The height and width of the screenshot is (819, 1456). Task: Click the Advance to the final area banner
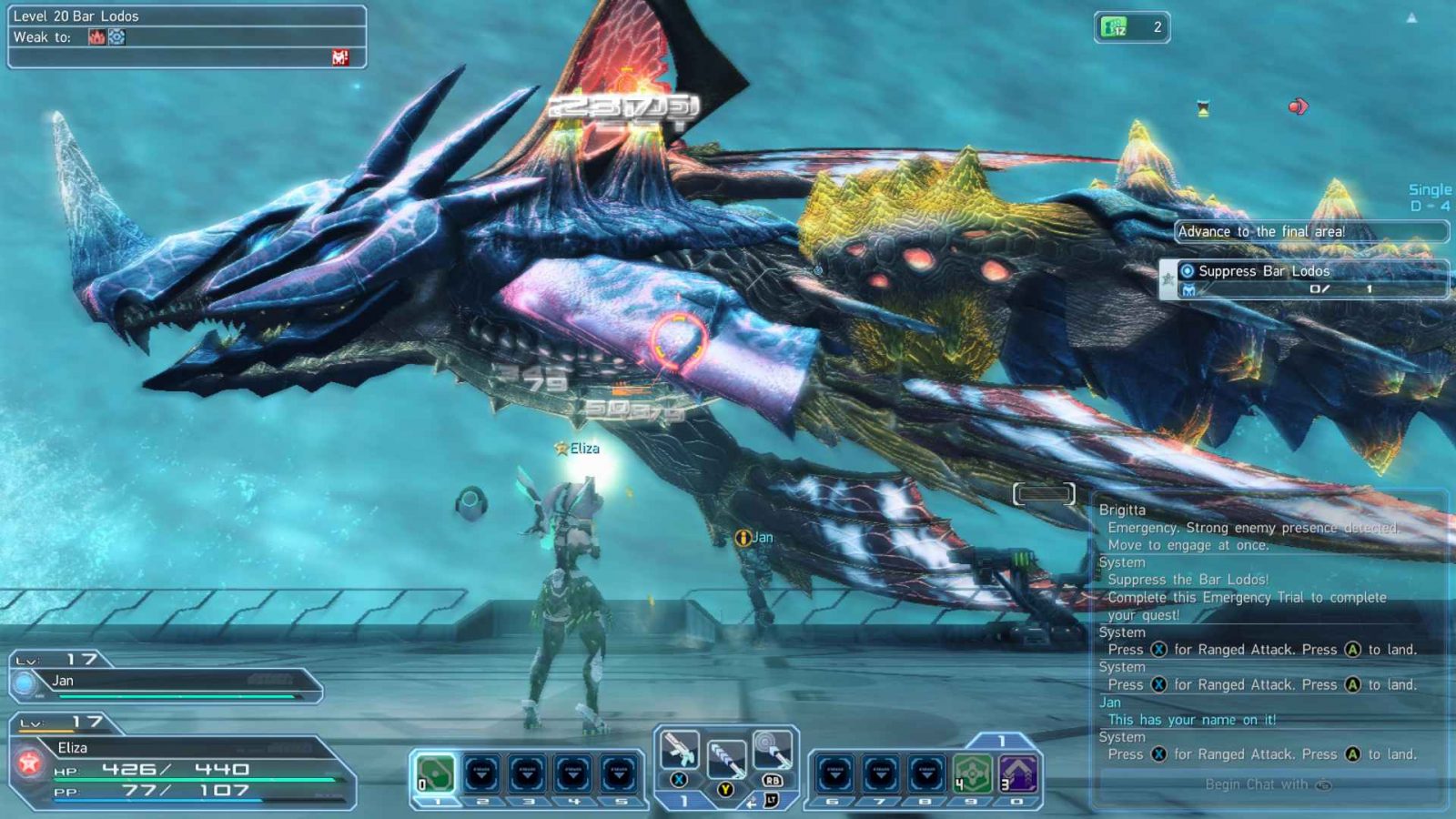(1309, 231)
